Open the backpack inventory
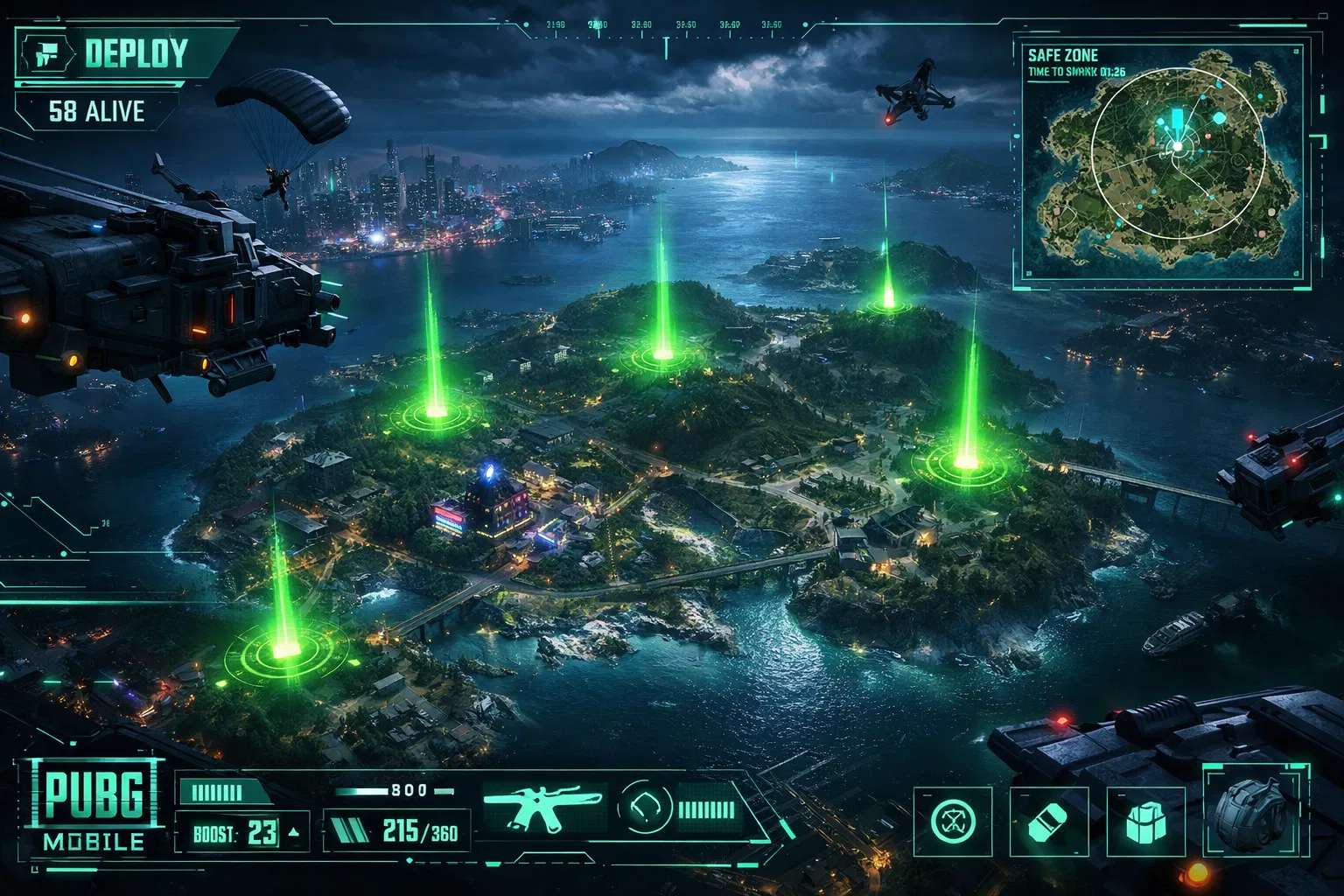 coord(1255,809)
